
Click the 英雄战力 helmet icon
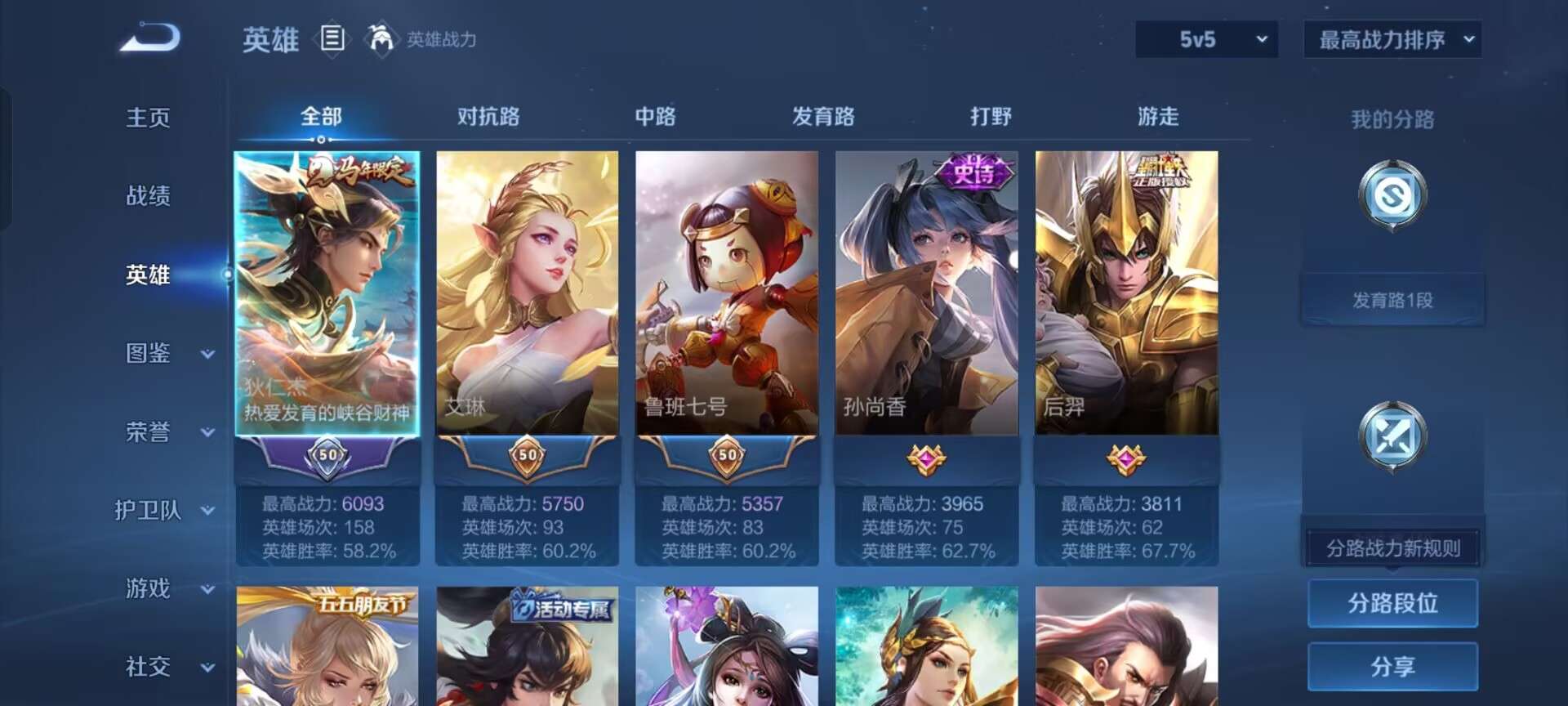pos(378,38)
